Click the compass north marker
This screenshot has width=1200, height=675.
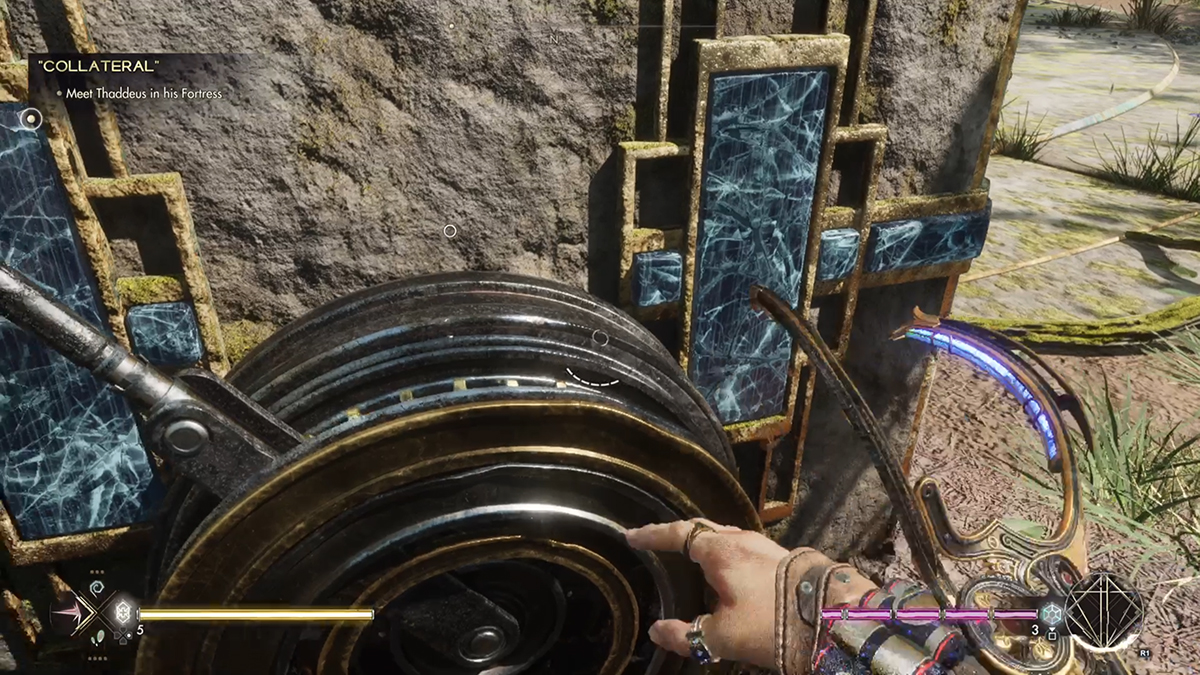(553, 39)
